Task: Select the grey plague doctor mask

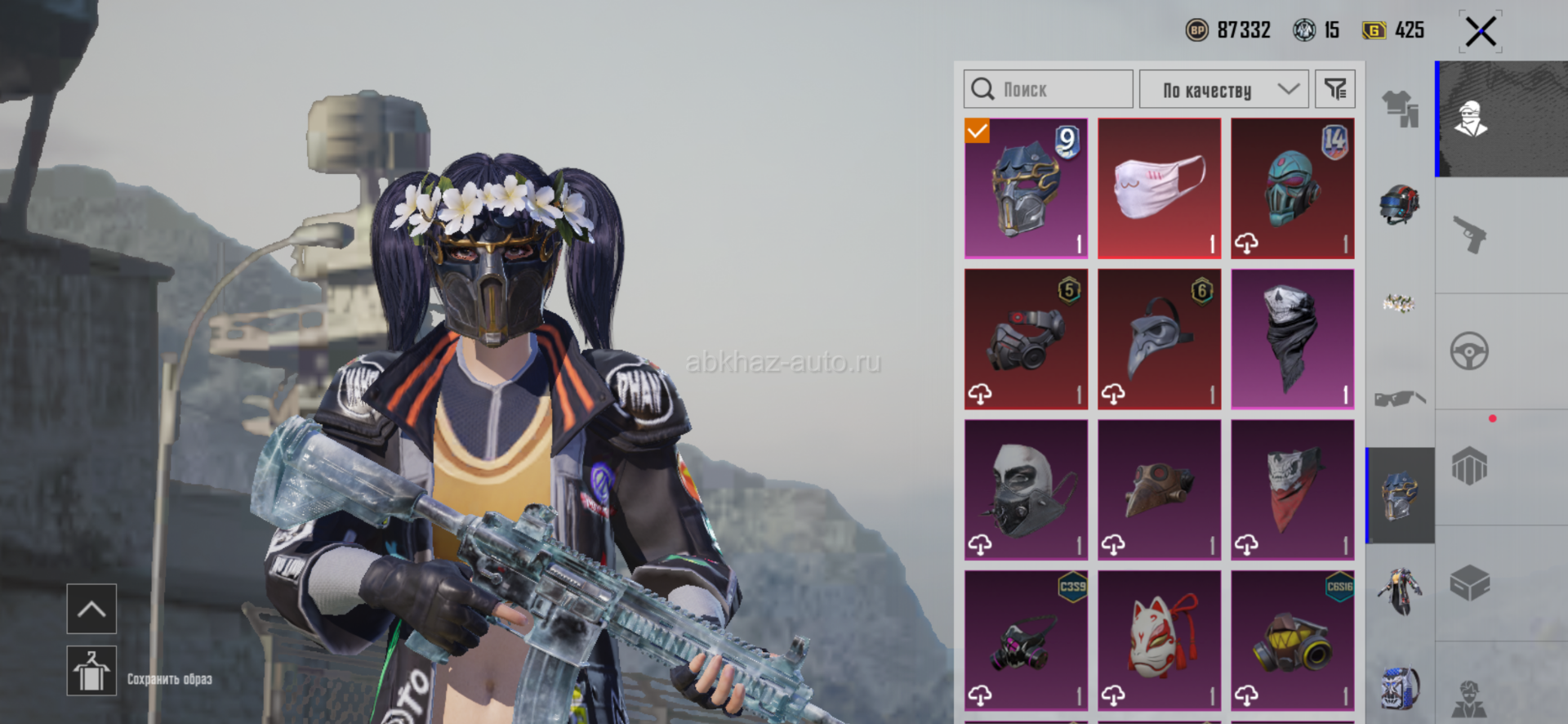Action: [x=1159, y=339]
